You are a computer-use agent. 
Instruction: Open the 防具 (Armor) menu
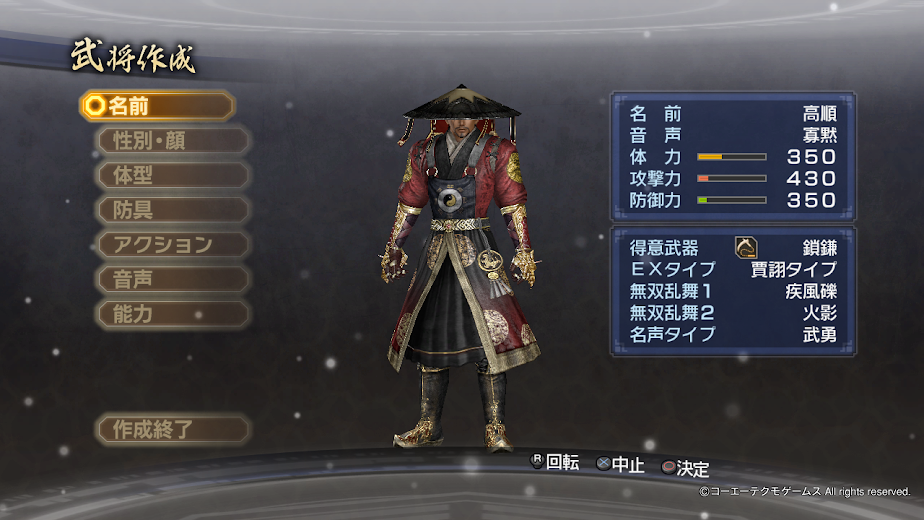172,210
